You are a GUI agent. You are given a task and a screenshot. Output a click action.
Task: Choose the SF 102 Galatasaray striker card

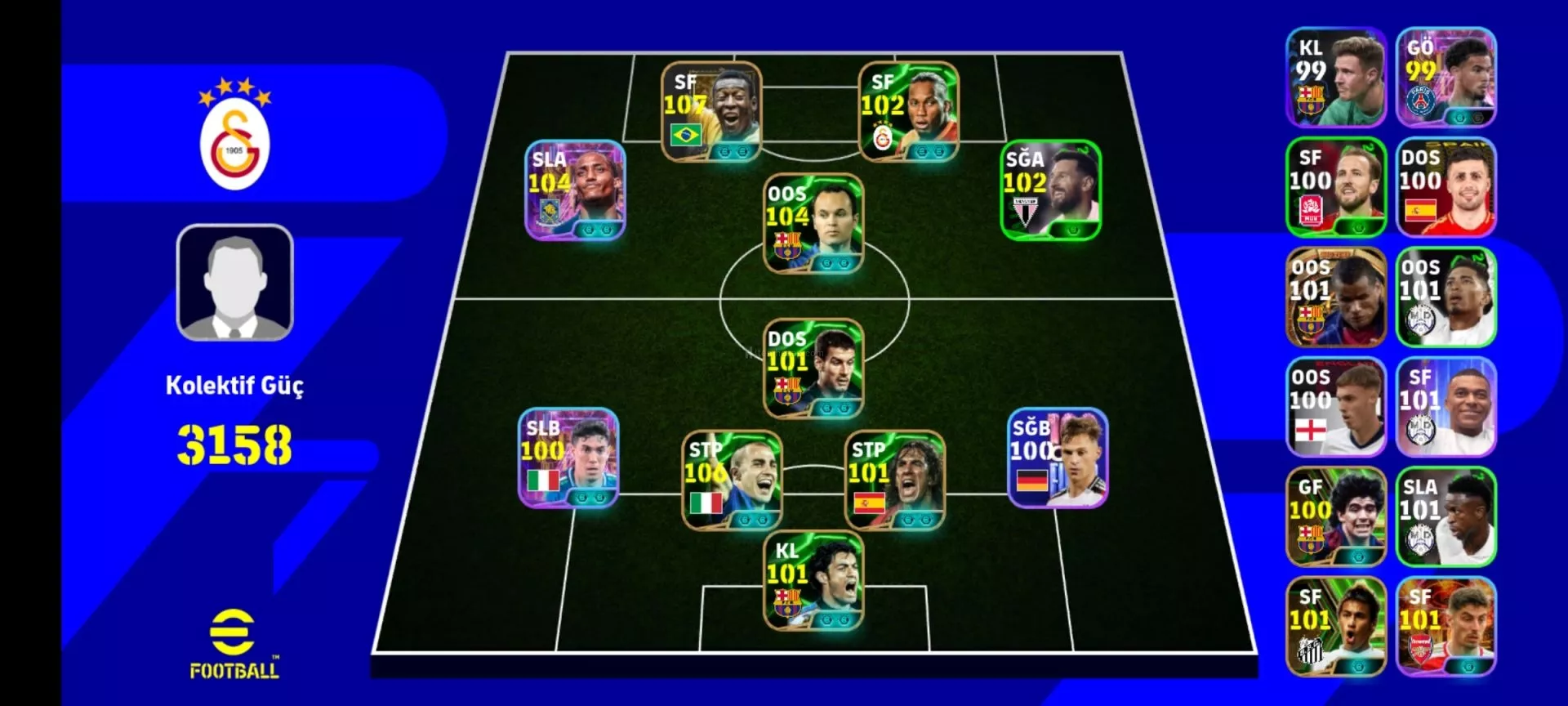tap(908, 111)
